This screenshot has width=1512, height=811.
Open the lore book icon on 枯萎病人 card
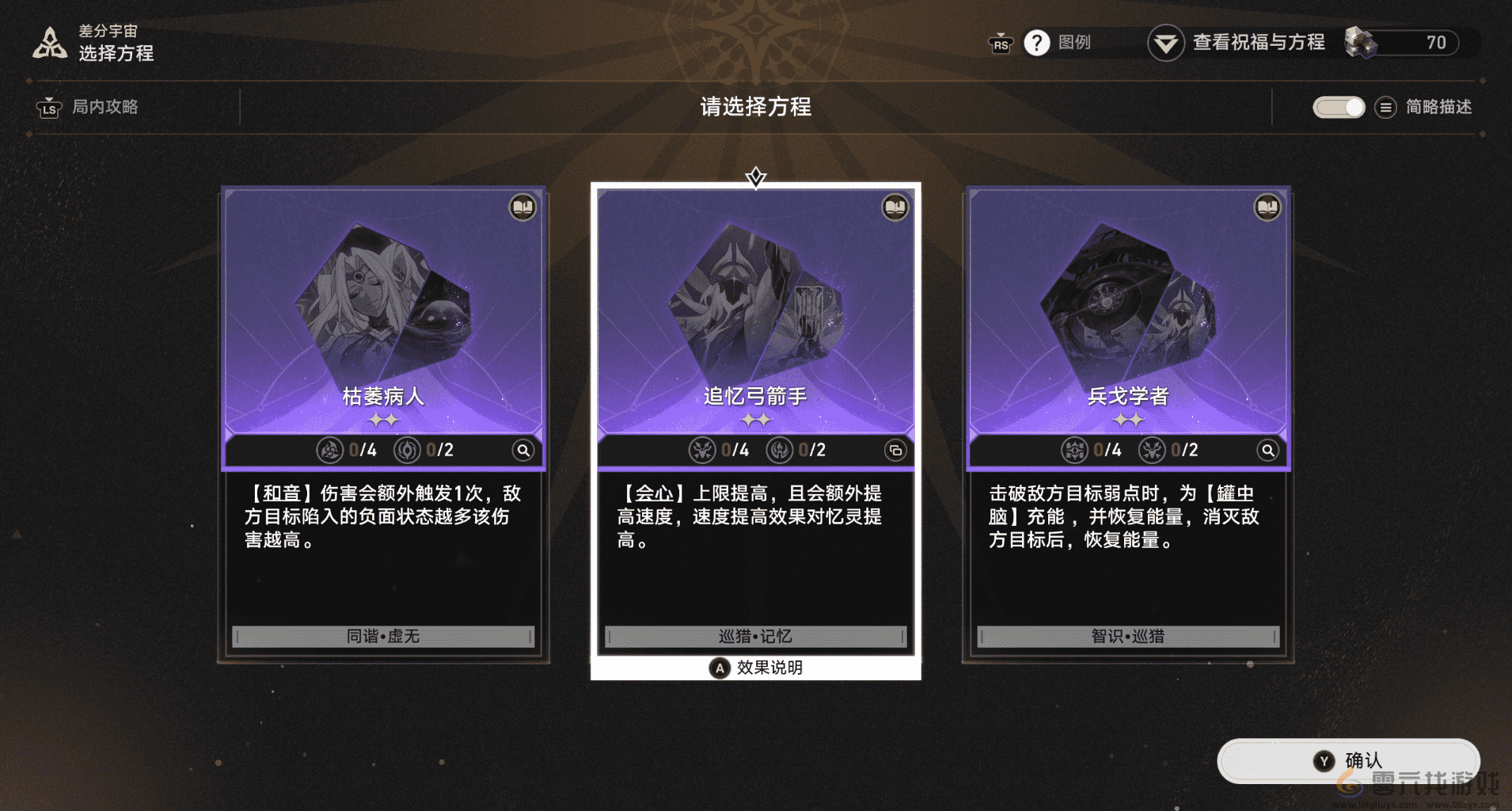[x=522, y=208]
